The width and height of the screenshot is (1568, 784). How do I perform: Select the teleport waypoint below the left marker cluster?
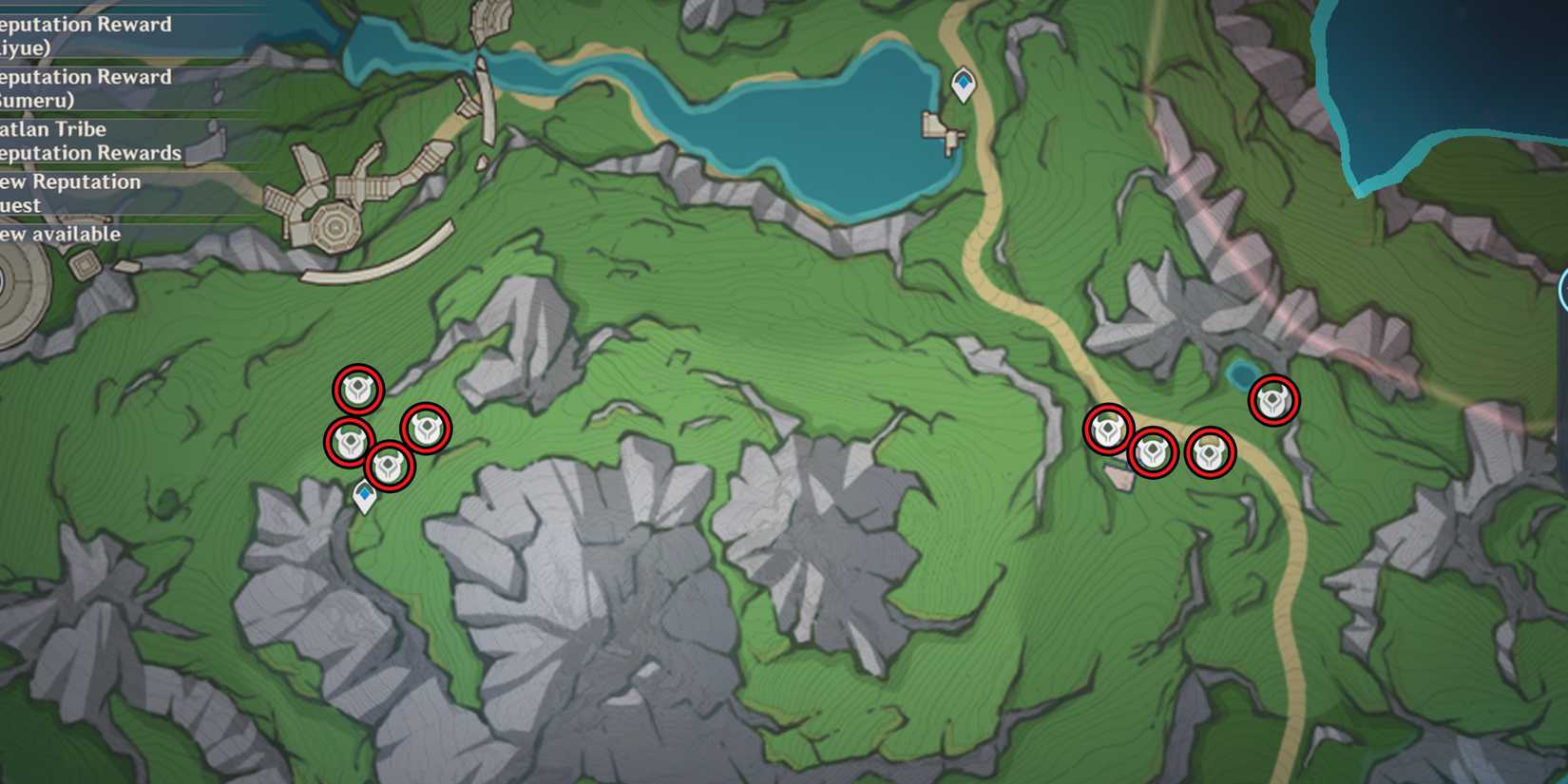click(x=364, y=493)
